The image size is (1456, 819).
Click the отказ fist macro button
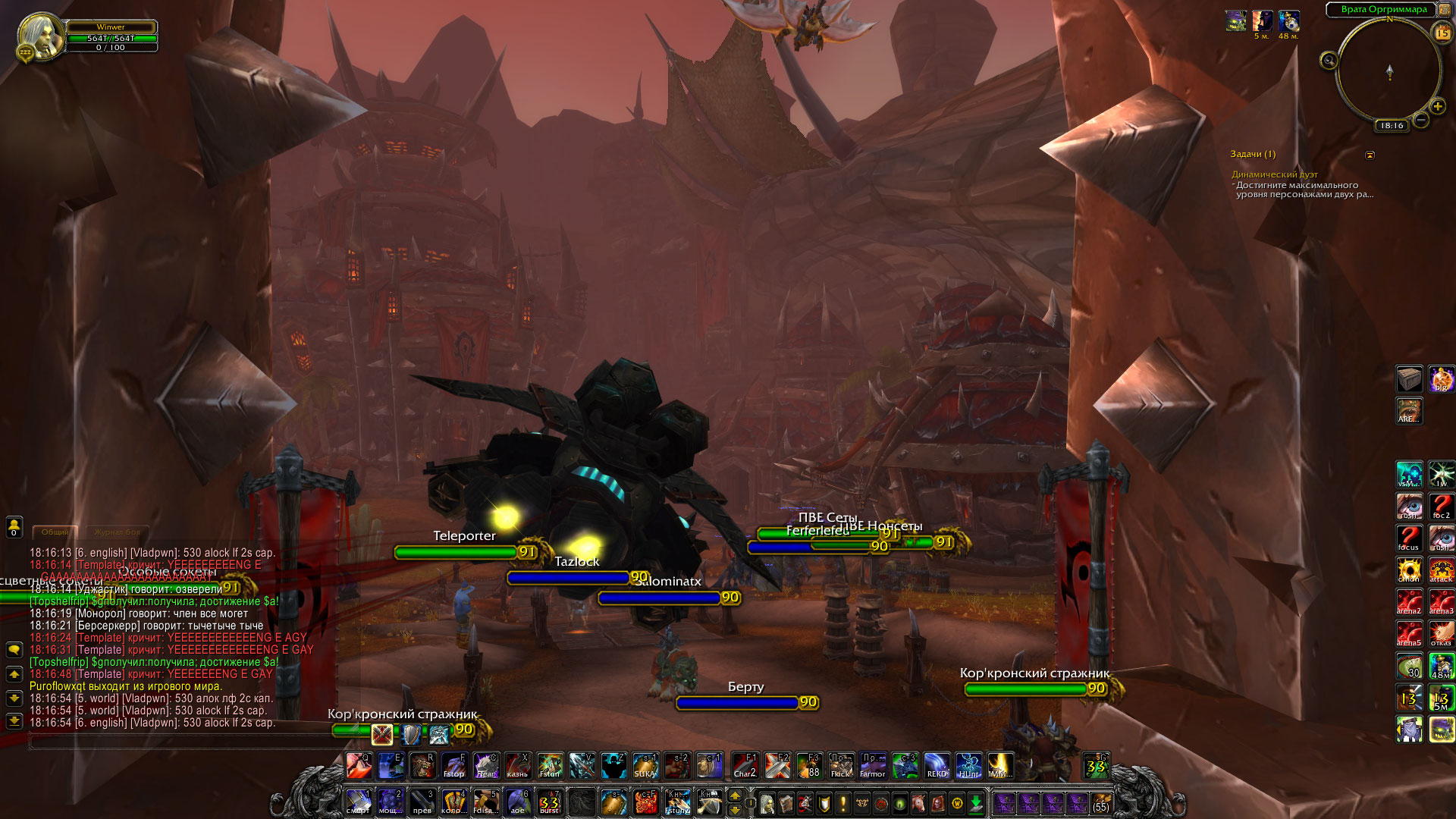coord(1441,632)
